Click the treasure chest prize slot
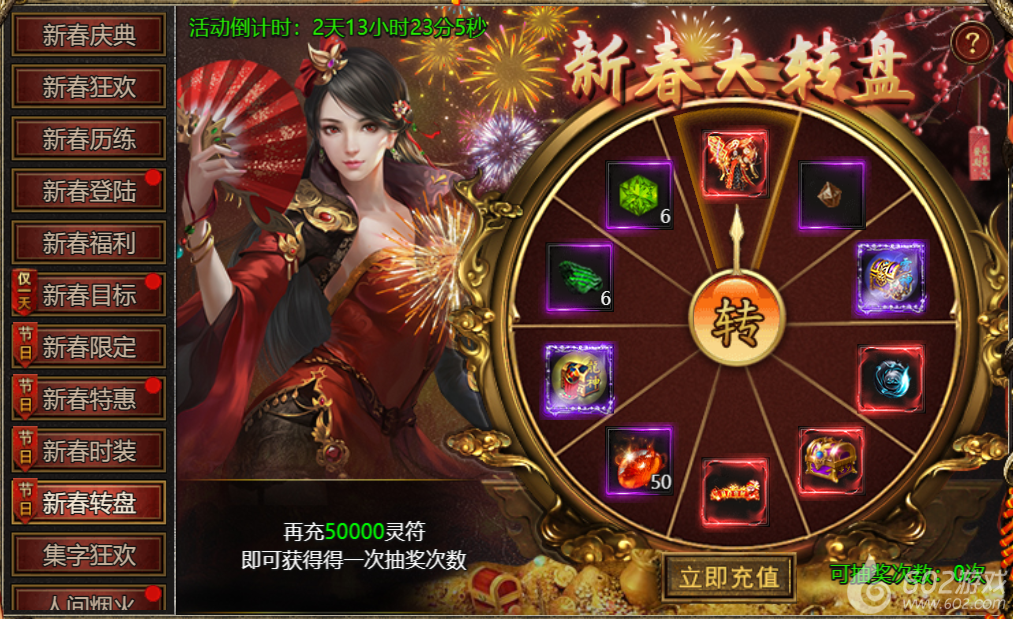1013x619 pixels. coord(832,460)
